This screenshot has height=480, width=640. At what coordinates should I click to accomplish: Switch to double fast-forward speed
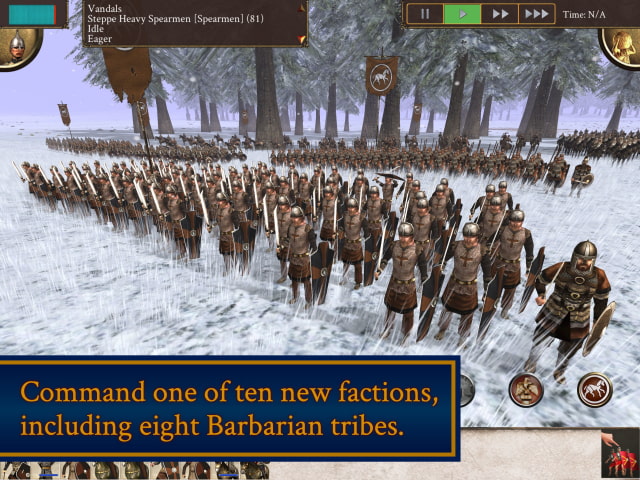coord(498,14)
